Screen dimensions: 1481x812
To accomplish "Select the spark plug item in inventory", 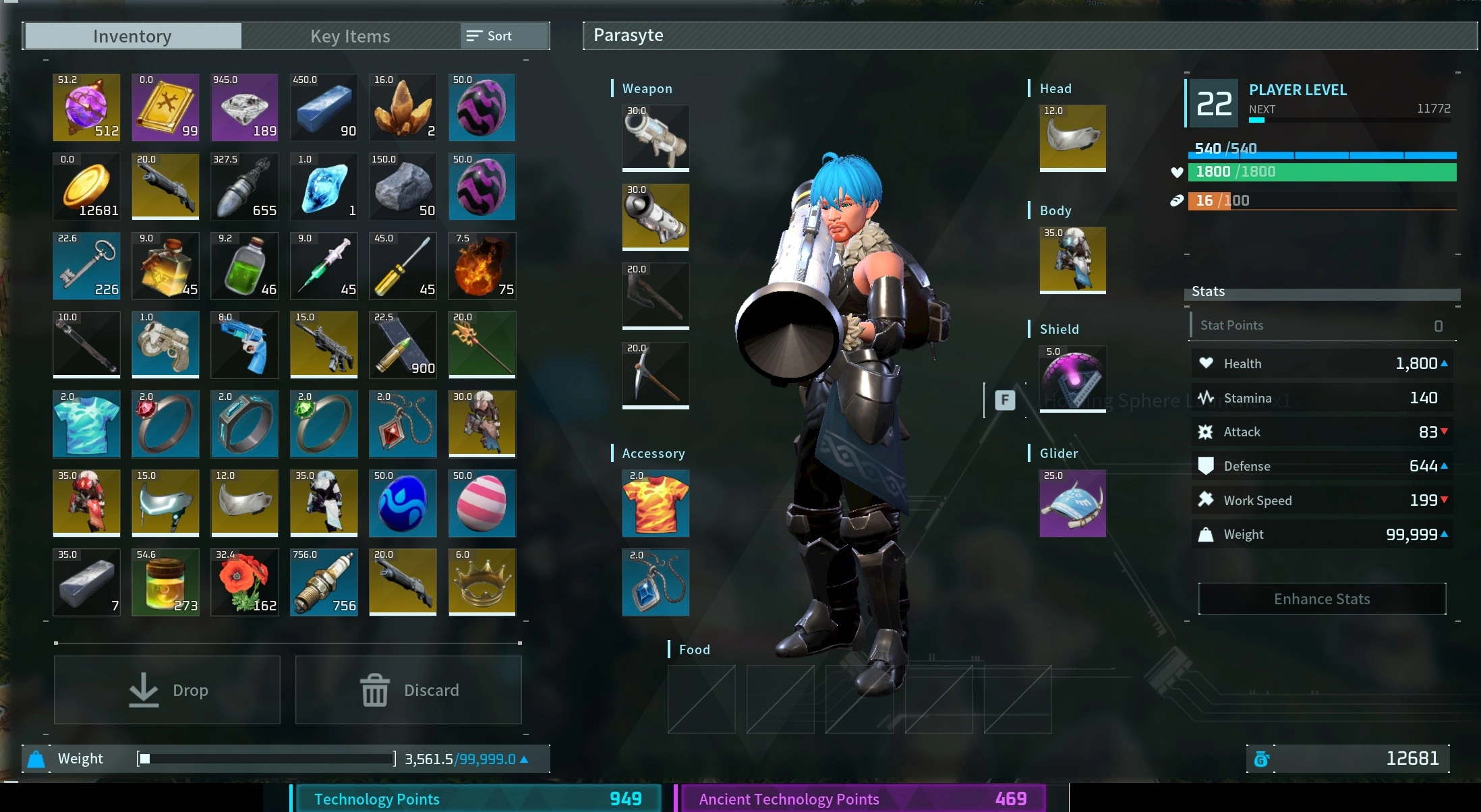I will pos(324,581).
